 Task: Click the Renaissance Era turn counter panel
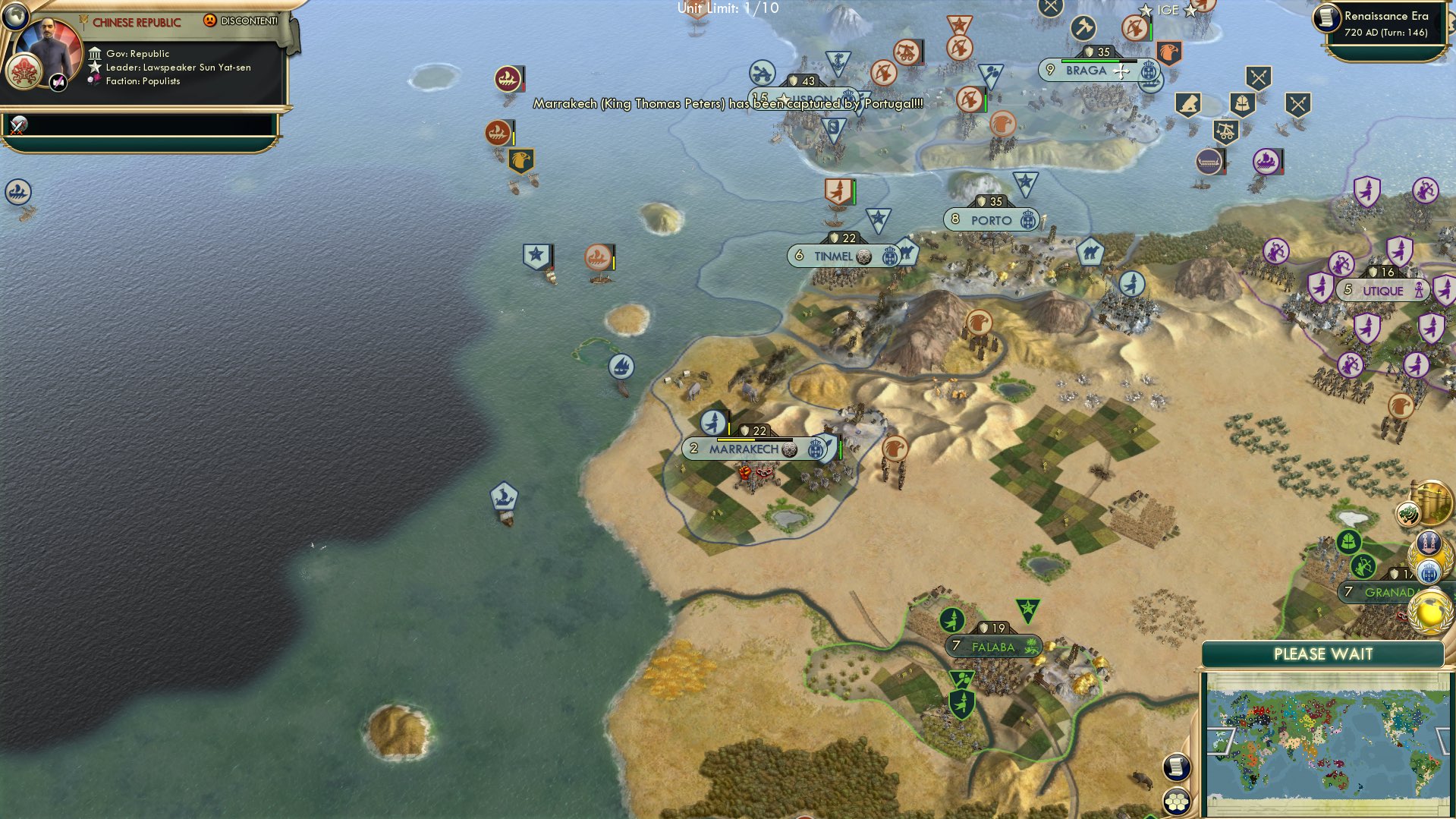[x=1382, y=24]
